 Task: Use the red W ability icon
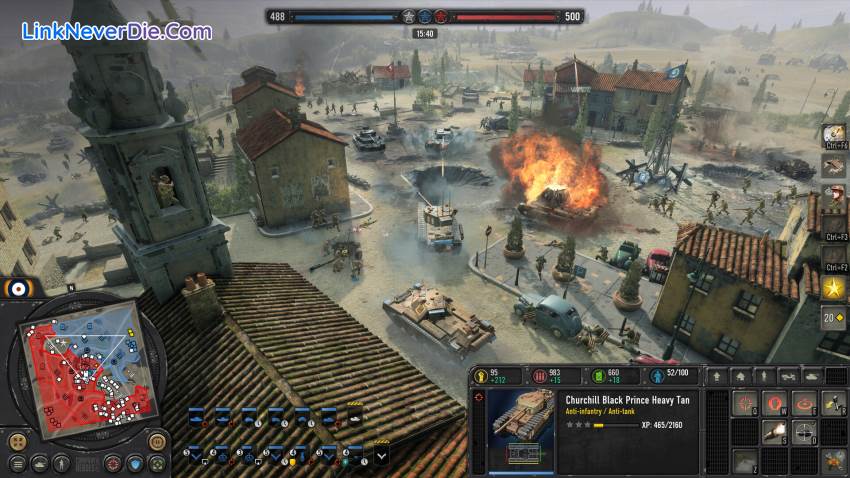(x=775, y=402)
